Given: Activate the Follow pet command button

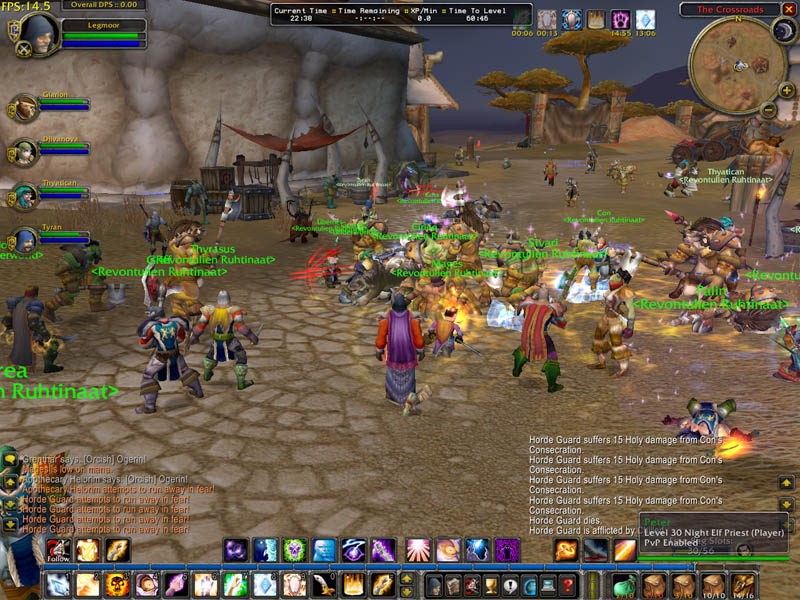Looking at the screenshot, I should point(58,550).
